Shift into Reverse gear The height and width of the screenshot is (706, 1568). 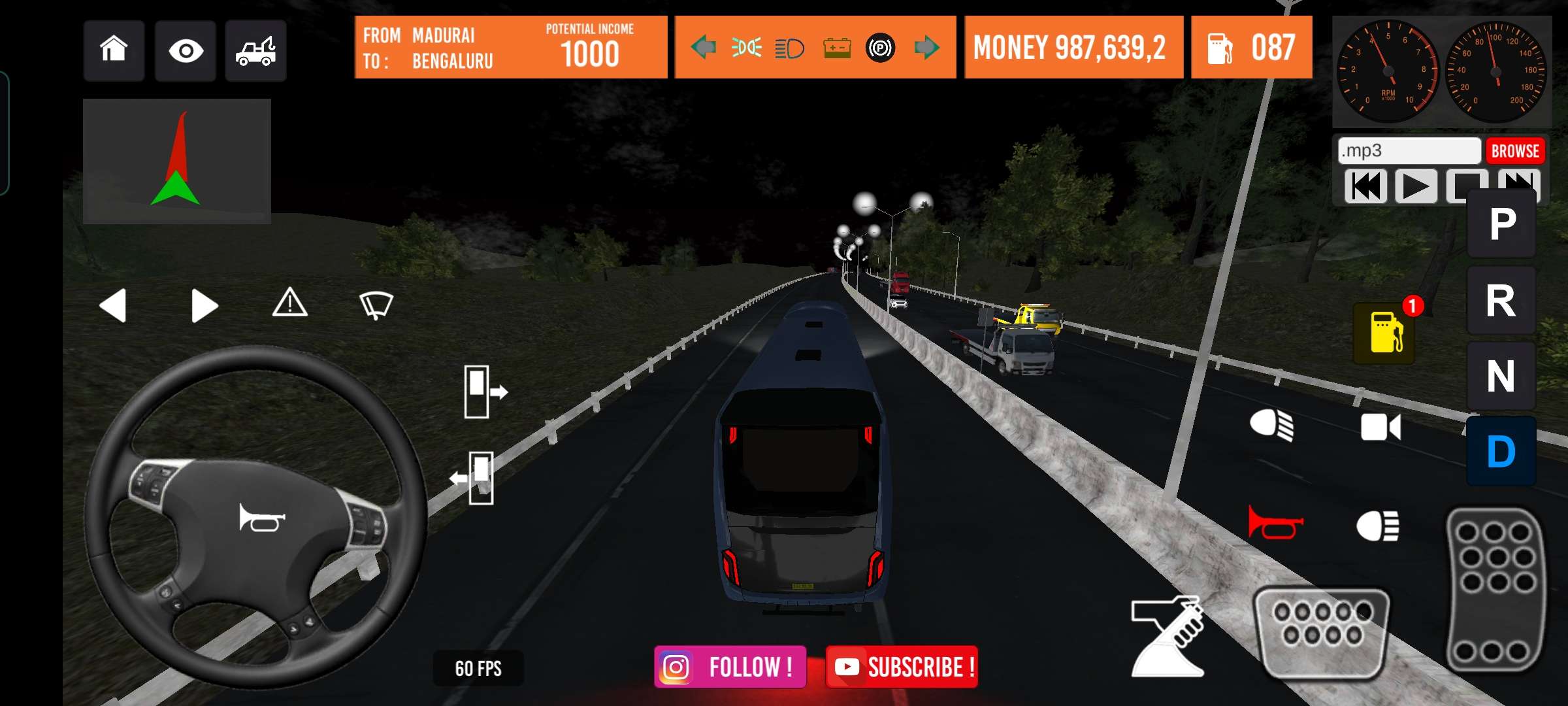(1501, 301)
